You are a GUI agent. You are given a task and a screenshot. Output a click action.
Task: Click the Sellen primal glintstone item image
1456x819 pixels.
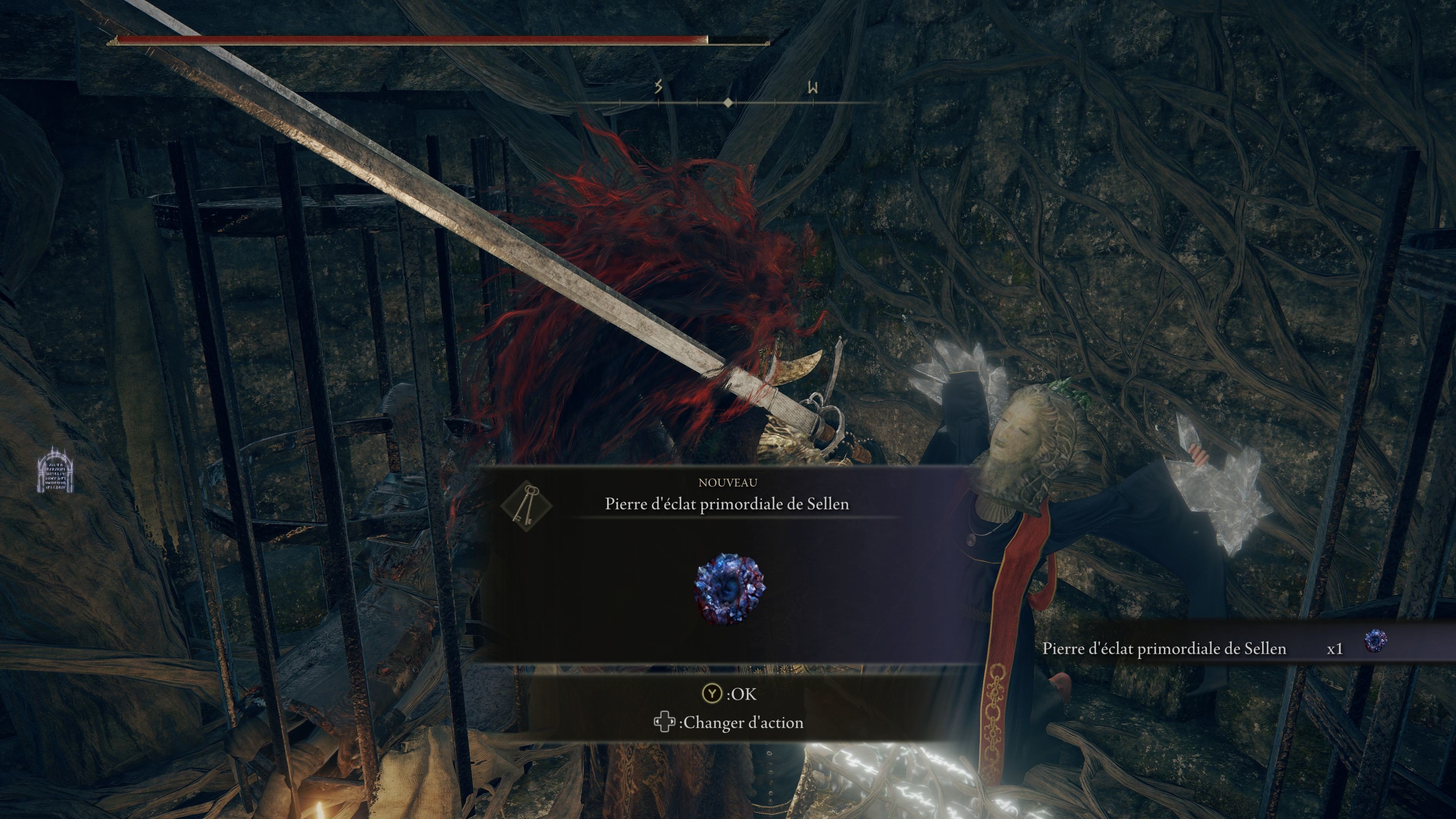pos(729,588)
